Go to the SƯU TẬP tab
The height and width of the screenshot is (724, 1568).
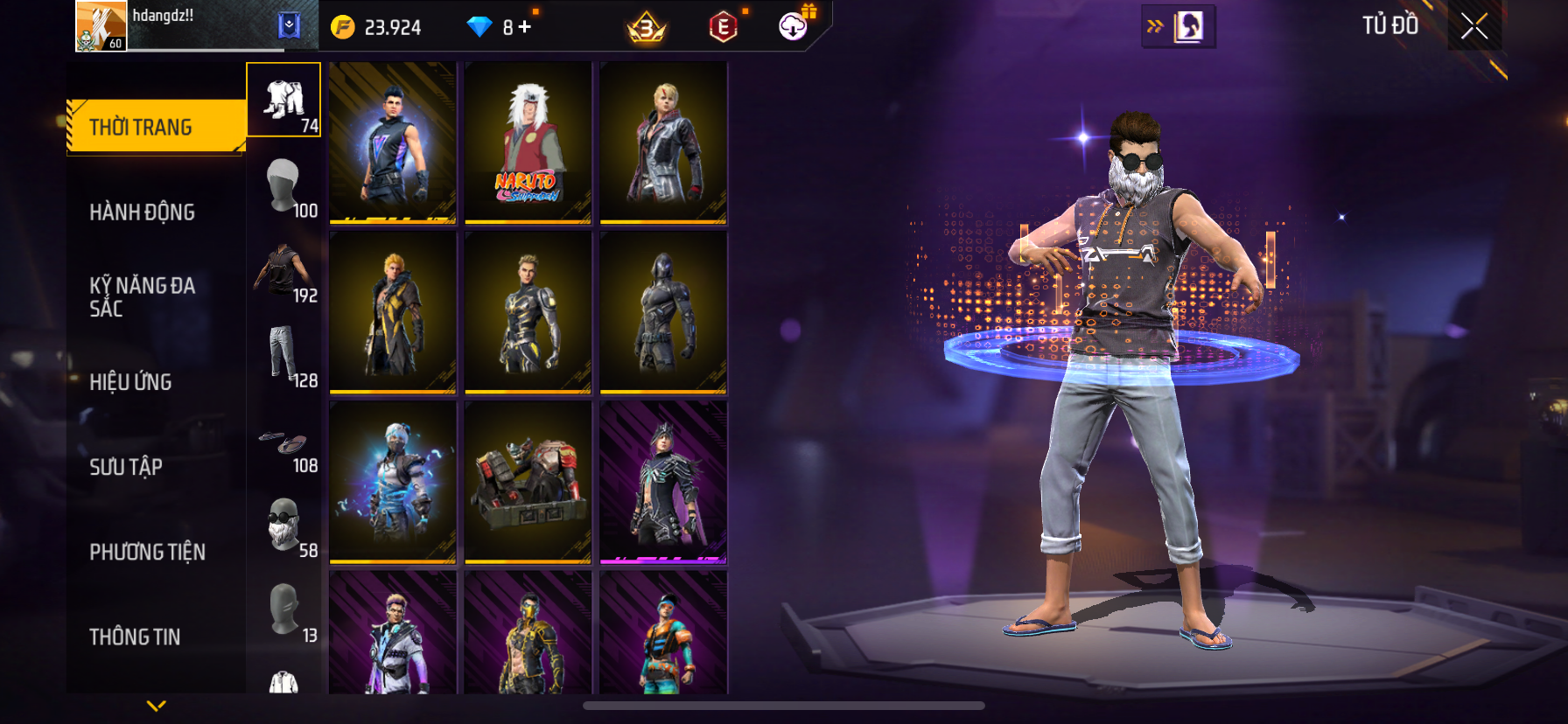pos(126,467)
